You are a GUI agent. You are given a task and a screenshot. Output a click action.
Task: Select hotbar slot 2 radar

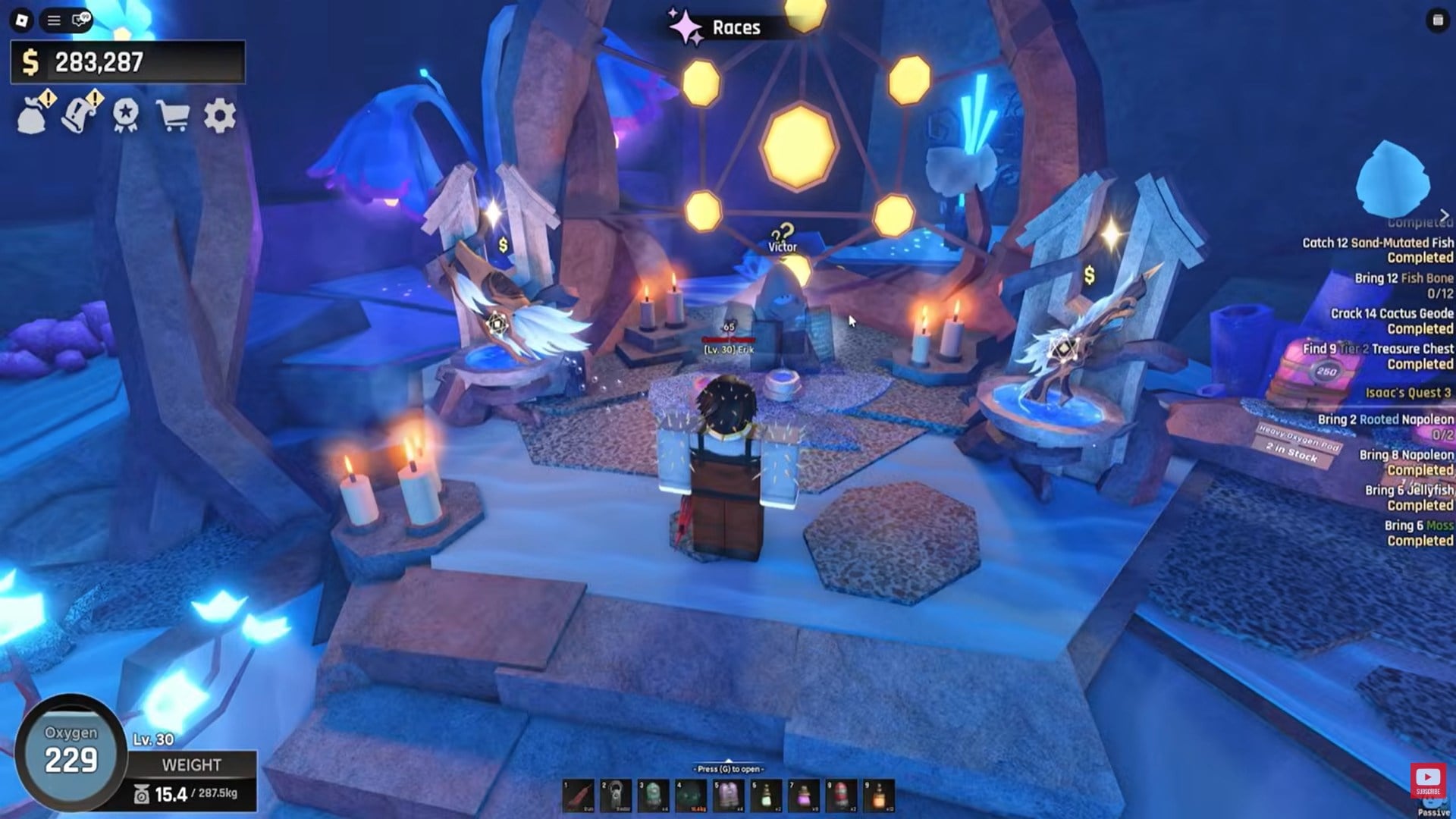pos(616,796)
